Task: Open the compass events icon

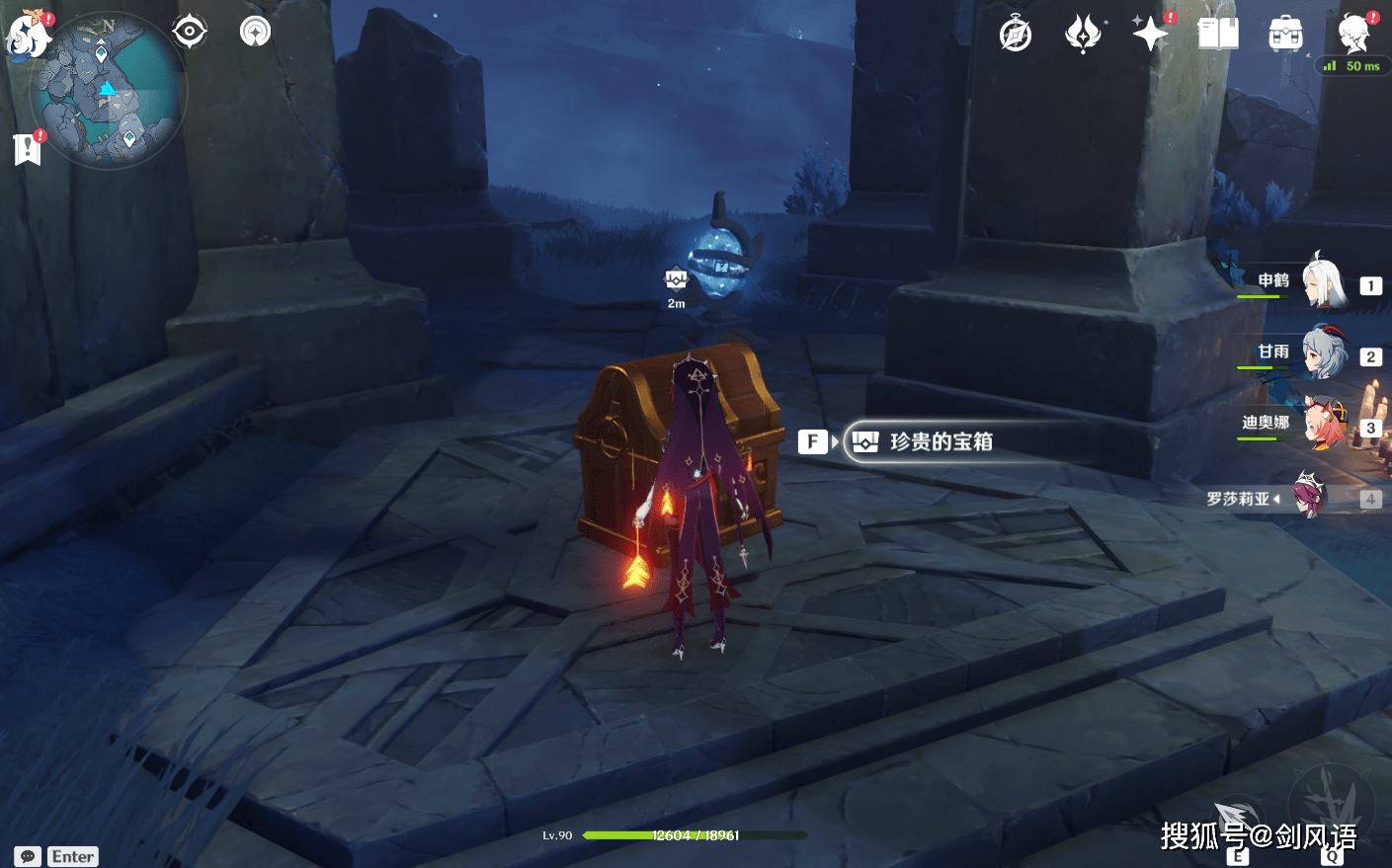Action: coord(1016,35)
